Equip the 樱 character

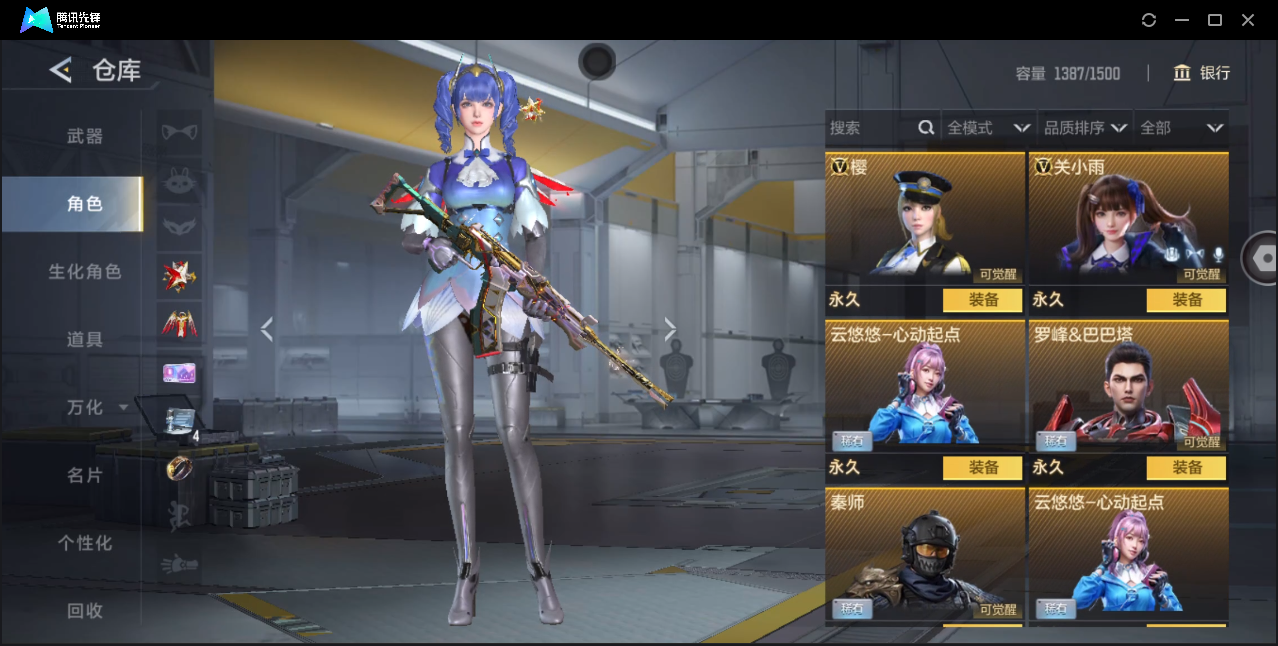tap(982, 300)
